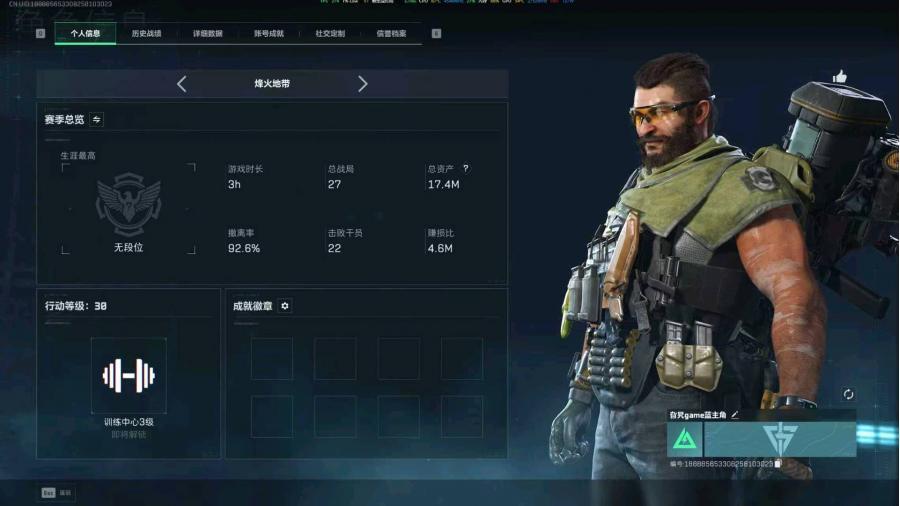This screenshot has width=900, height=506.
Task: Toggle the swap icon next to 赛季总览
Action: [97, 120]
